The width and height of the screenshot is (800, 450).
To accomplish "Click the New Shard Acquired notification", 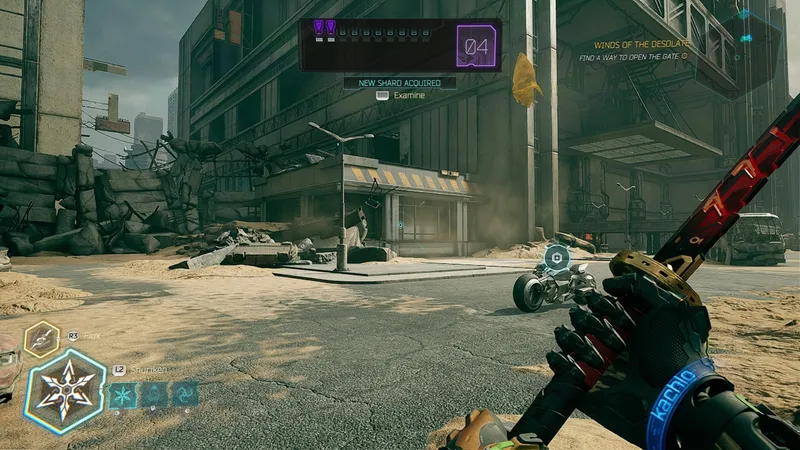I will pyautogui.click(x=400, y=83).
